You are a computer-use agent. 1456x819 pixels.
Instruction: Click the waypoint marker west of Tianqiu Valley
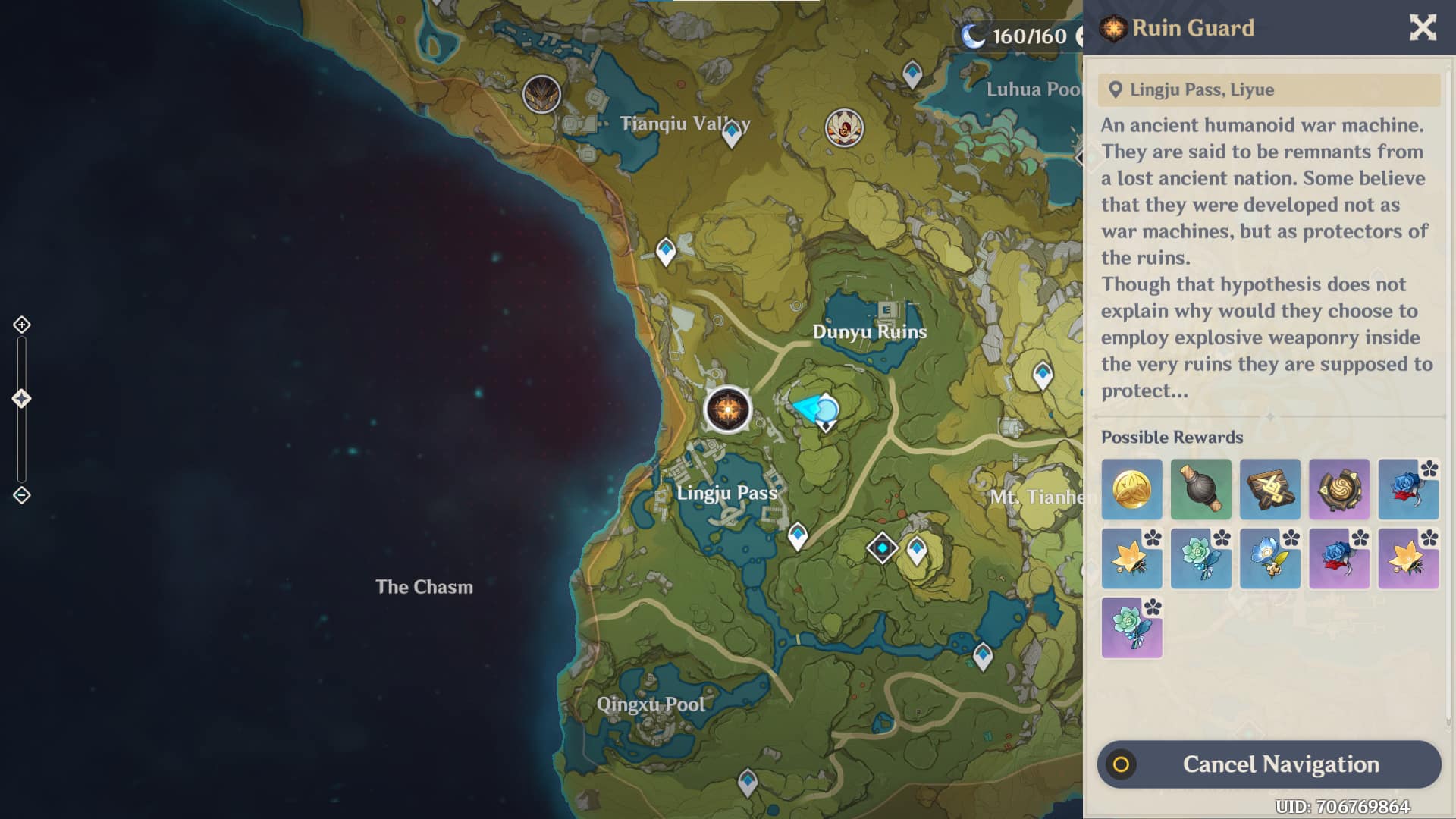click(x=666, y=251)
